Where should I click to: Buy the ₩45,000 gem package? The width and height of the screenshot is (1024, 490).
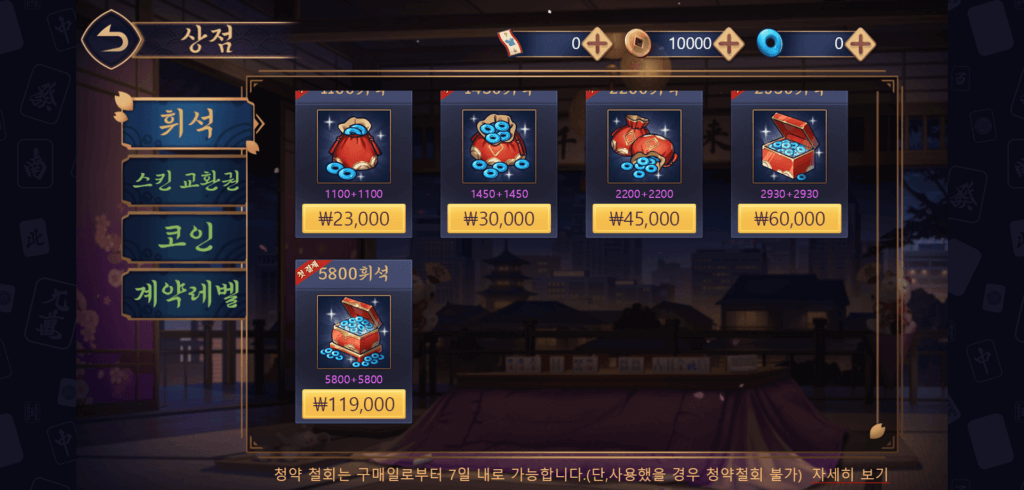click(x=643, y=218)
